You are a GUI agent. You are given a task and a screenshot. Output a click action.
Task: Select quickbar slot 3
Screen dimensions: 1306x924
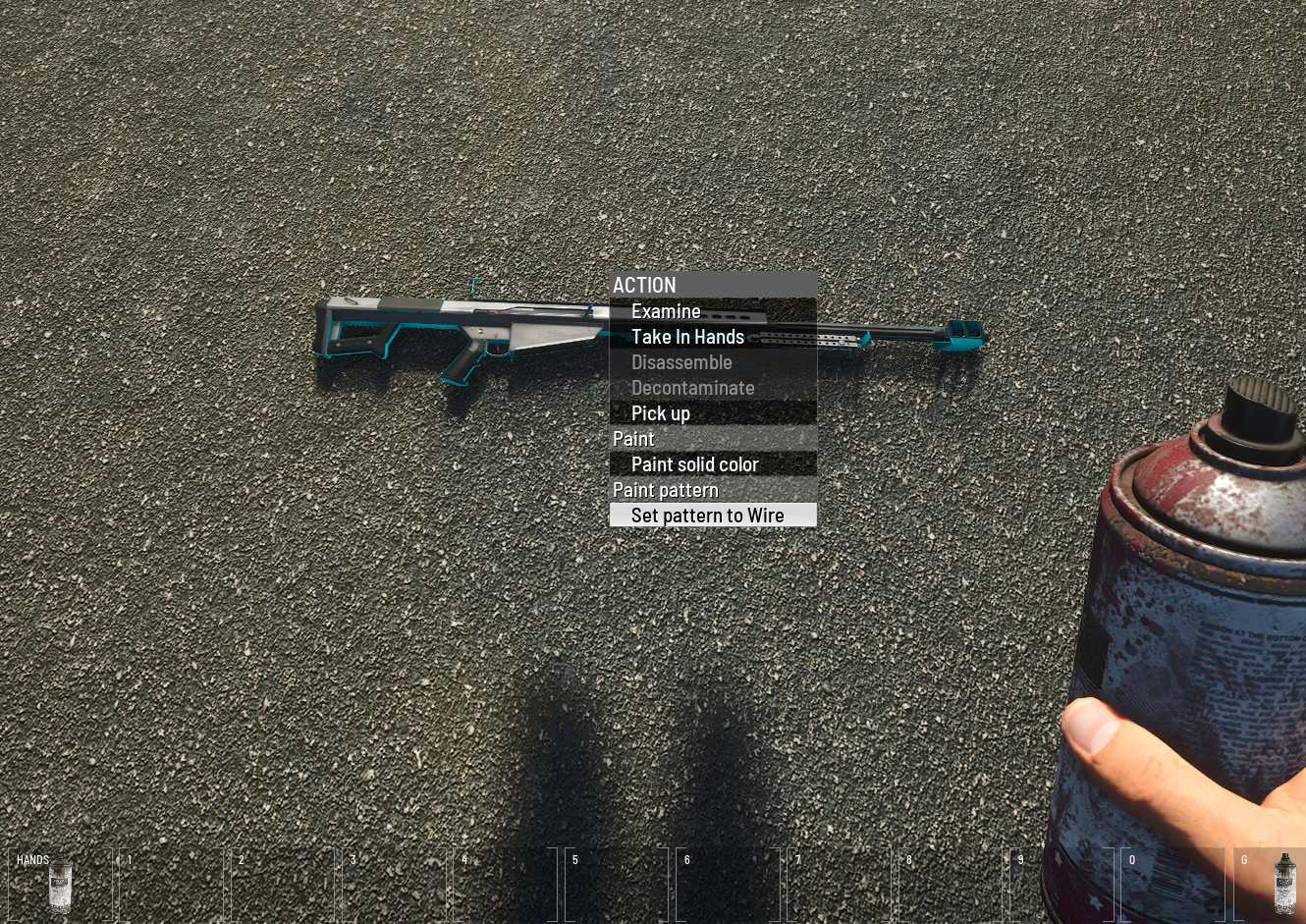point(396,884)
